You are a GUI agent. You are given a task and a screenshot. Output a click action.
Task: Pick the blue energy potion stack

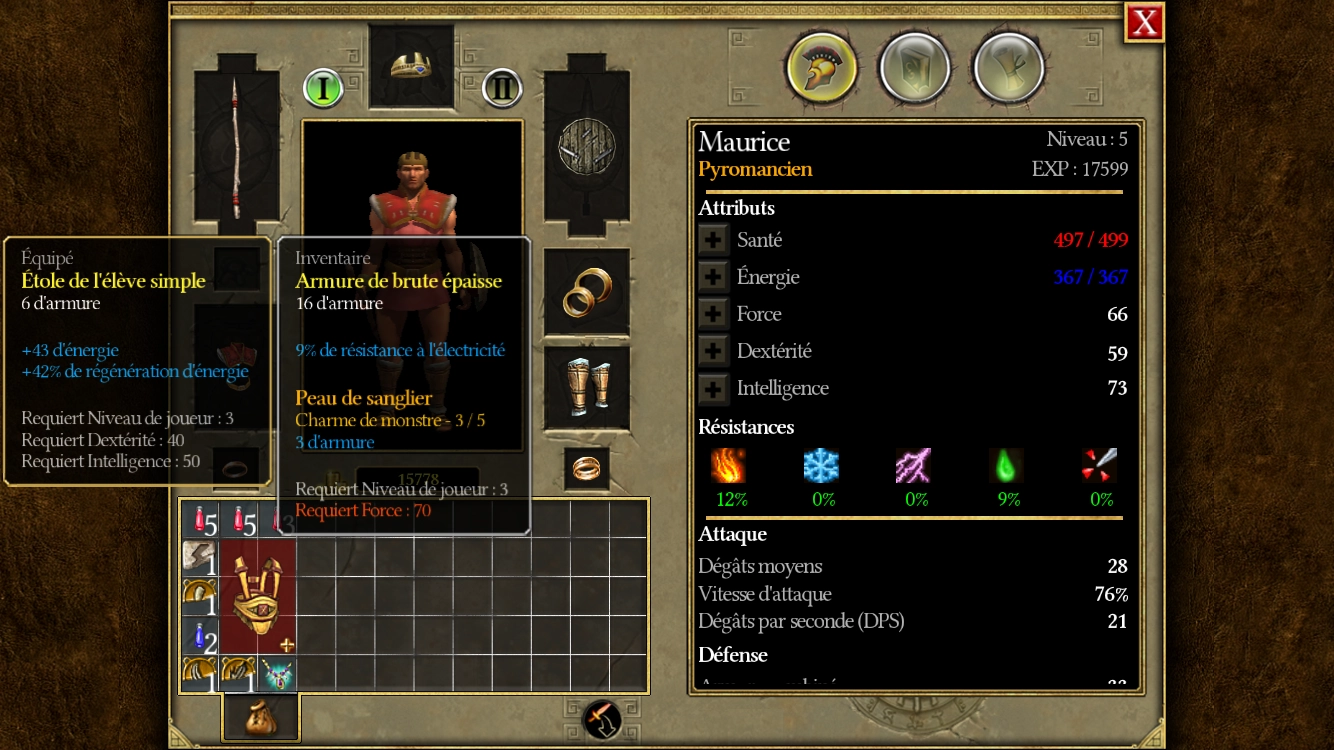200,636
